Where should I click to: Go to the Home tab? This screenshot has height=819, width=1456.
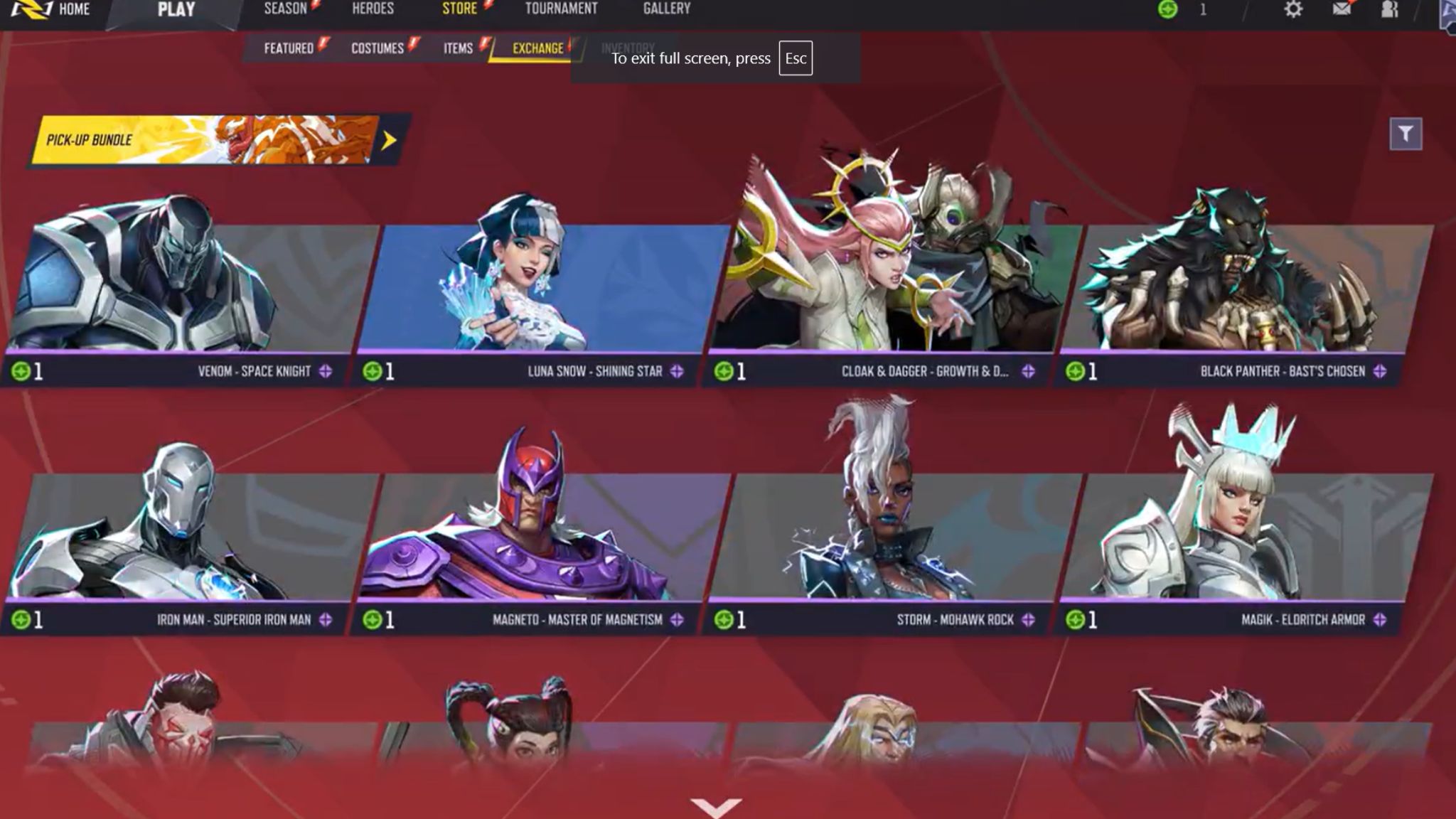73,9
